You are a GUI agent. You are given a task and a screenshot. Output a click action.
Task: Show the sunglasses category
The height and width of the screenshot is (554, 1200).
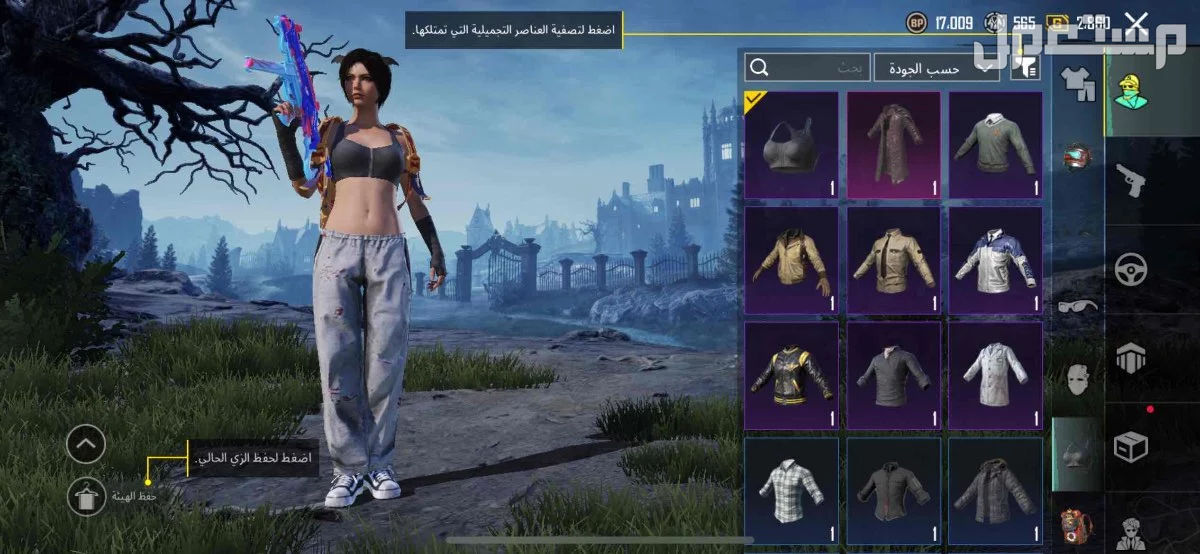1077,305
